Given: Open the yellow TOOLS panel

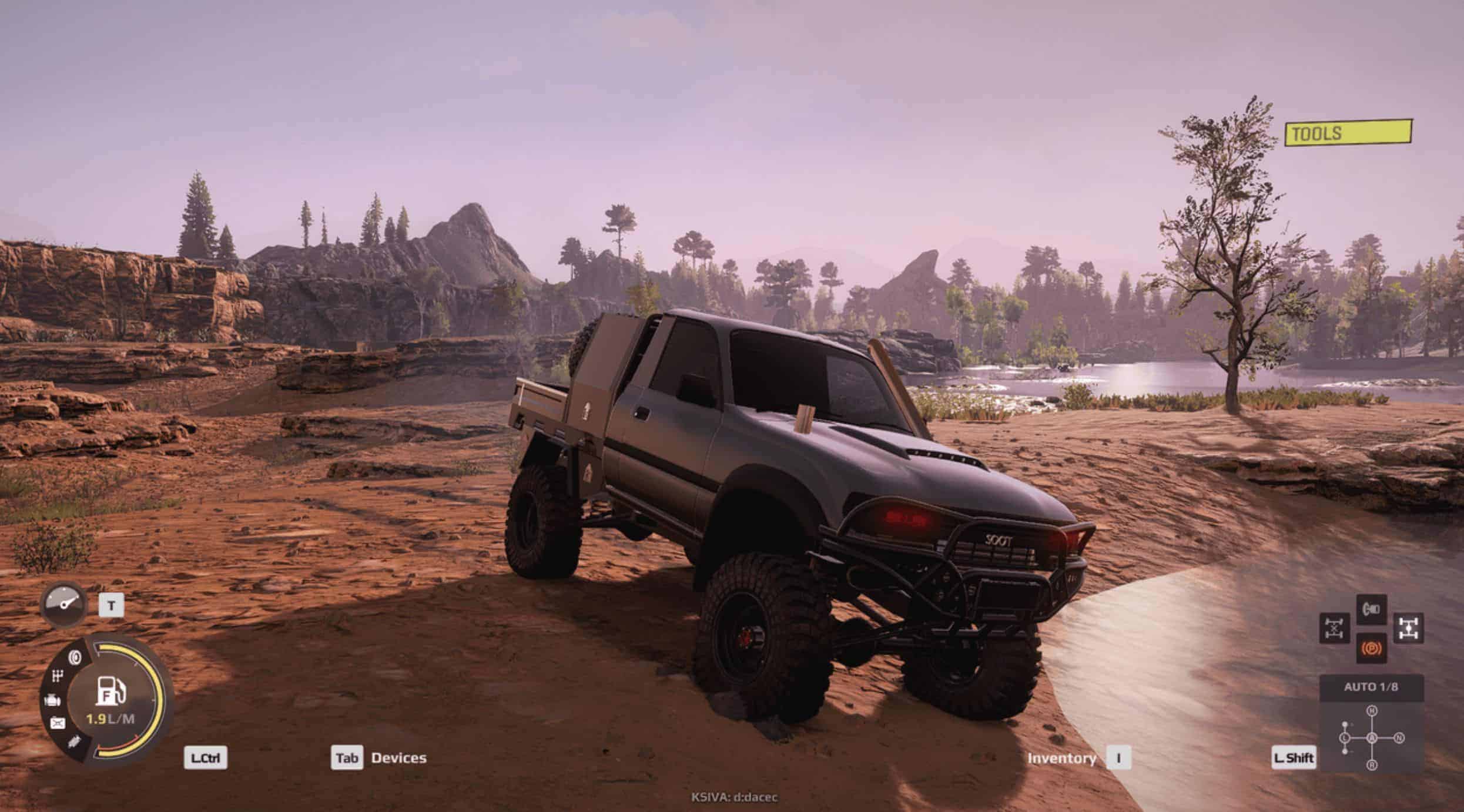Looking at the screenshot, I should pyautogui.click(x=1347, y=133).
